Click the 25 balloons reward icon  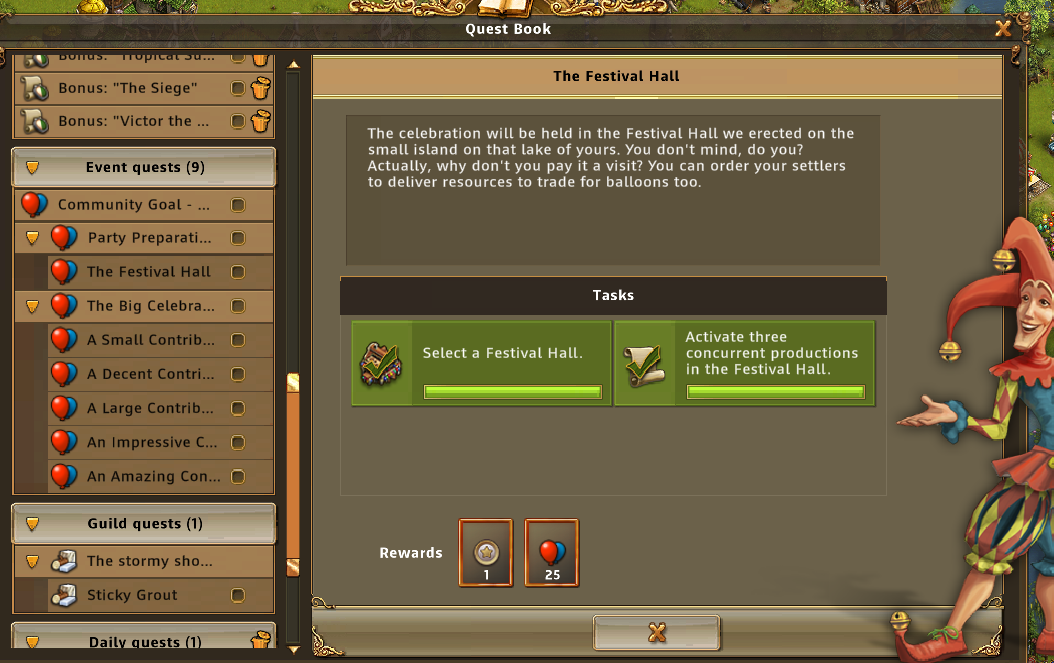551,552
